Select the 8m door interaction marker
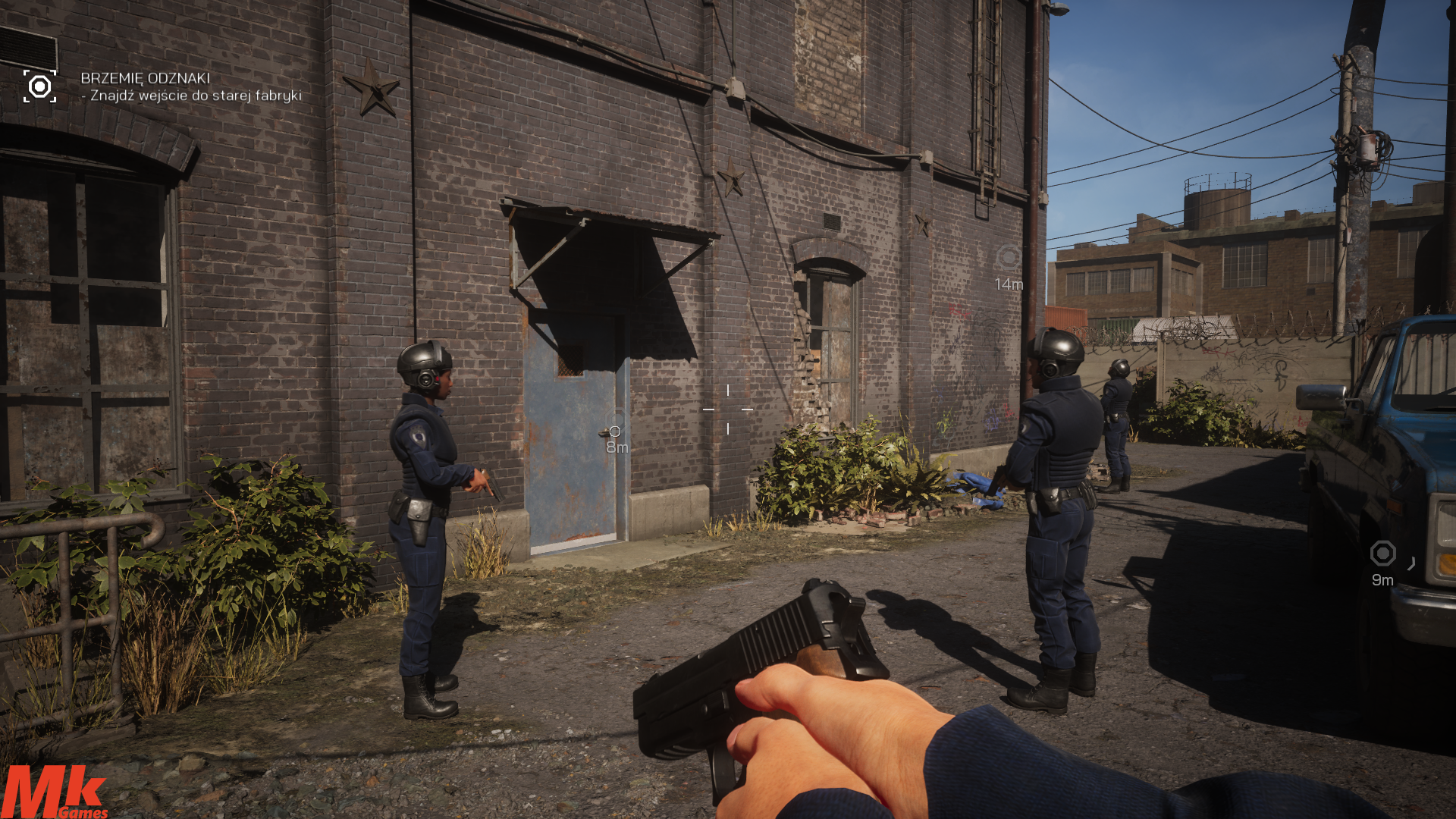Viewport: 1456px width, 819px height. pos(614,432)
